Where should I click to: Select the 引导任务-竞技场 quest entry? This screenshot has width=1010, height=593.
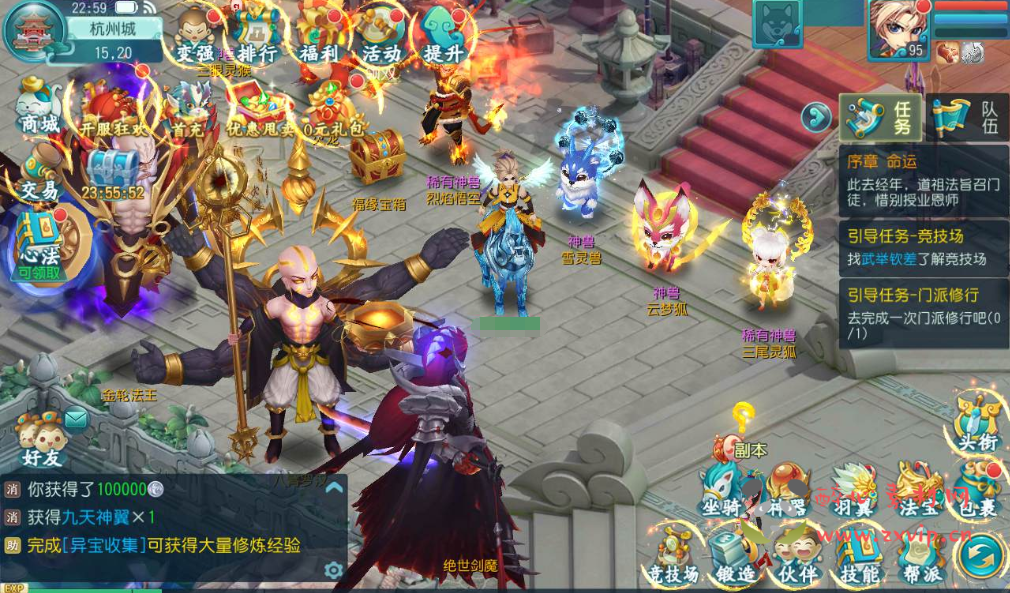click(922, 248)
